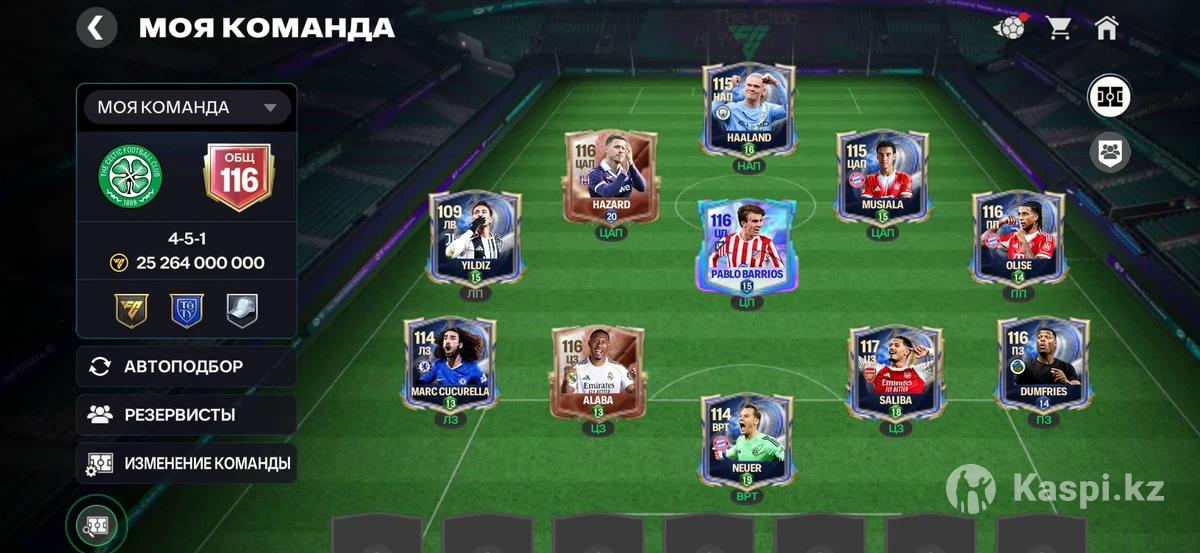The image size is (1200, 553).
Task: Choose the Pablo Barrios card
Action: pyautogui.click(x=746, y=244)
